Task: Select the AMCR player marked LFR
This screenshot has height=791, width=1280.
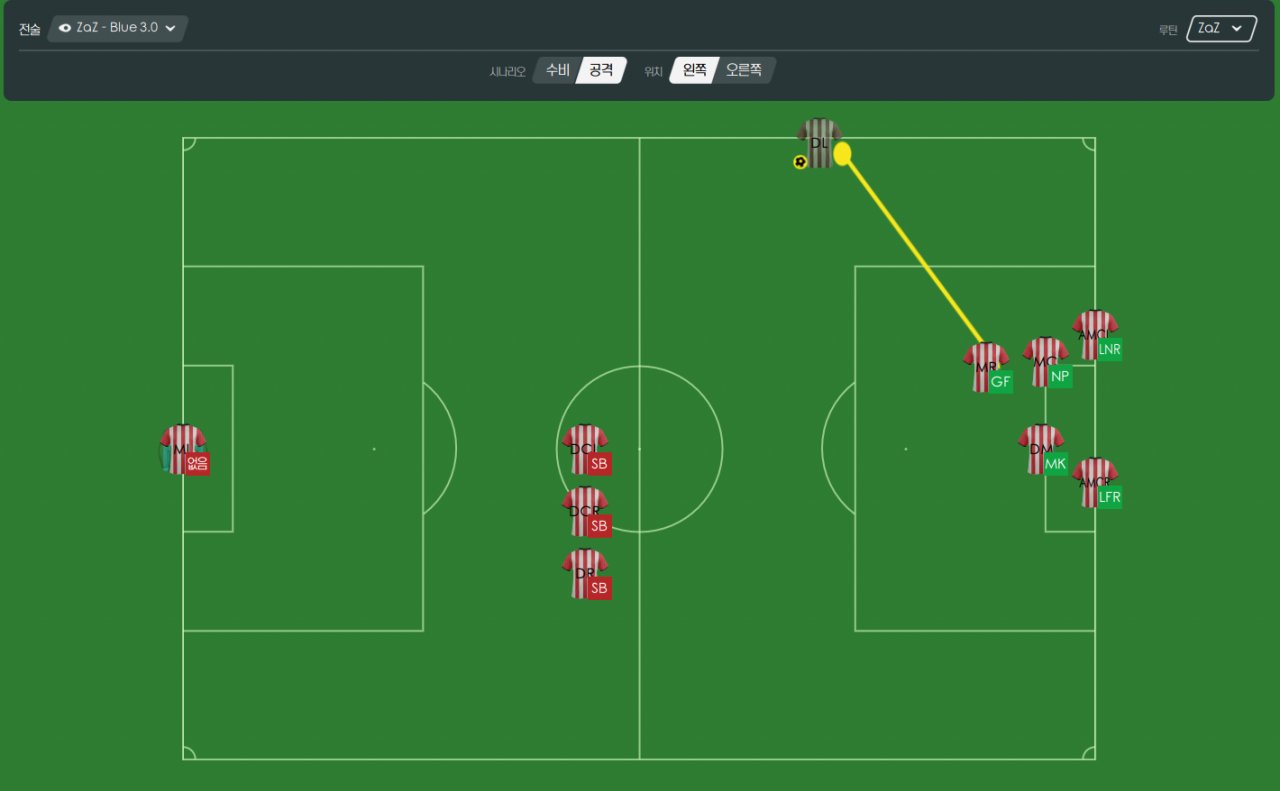Action: pos(1094,483)
